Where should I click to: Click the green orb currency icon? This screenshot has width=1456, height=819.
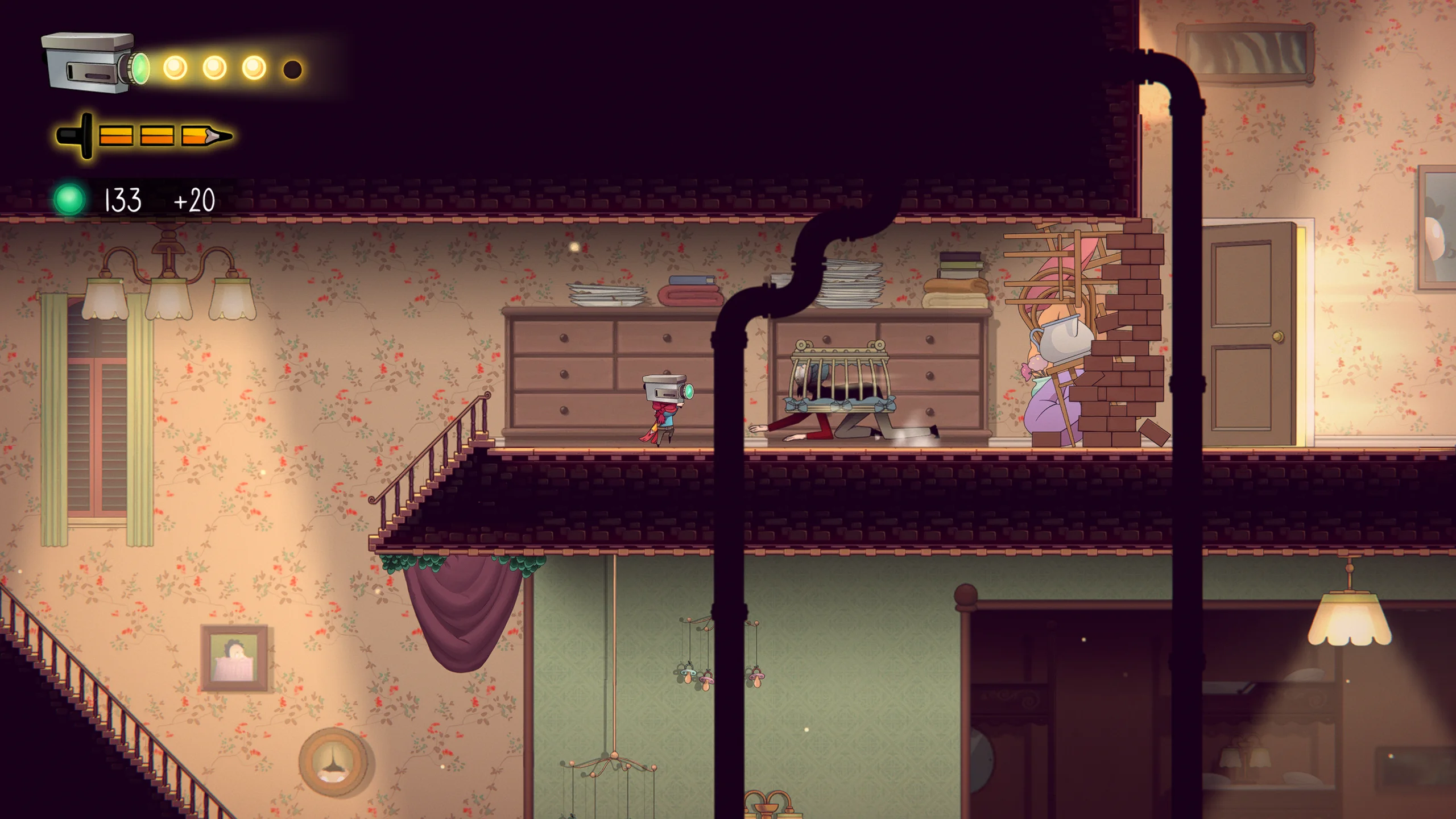[69, 200]
